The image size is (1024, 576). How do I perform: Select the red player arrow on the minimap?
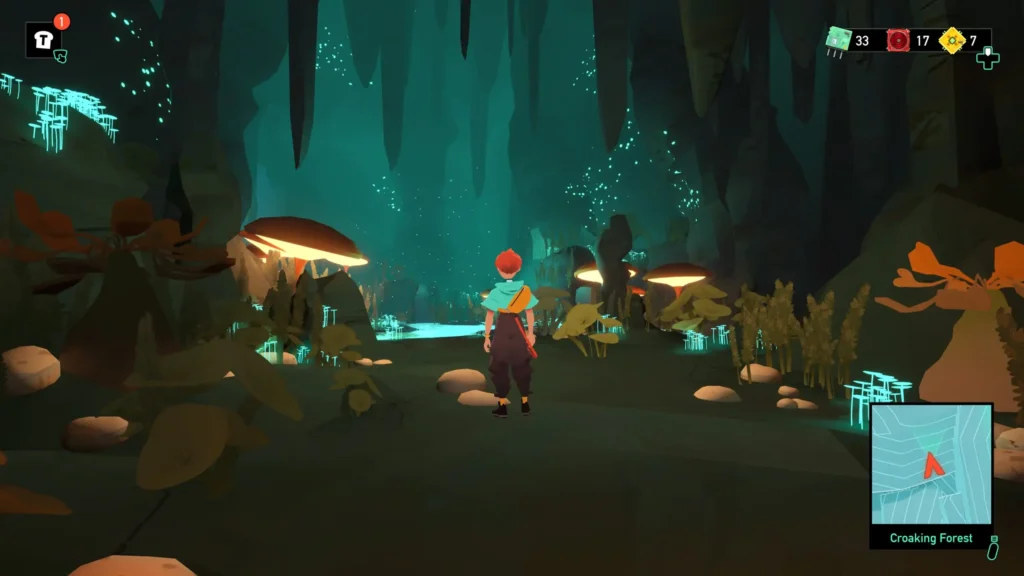coord(934,464)
